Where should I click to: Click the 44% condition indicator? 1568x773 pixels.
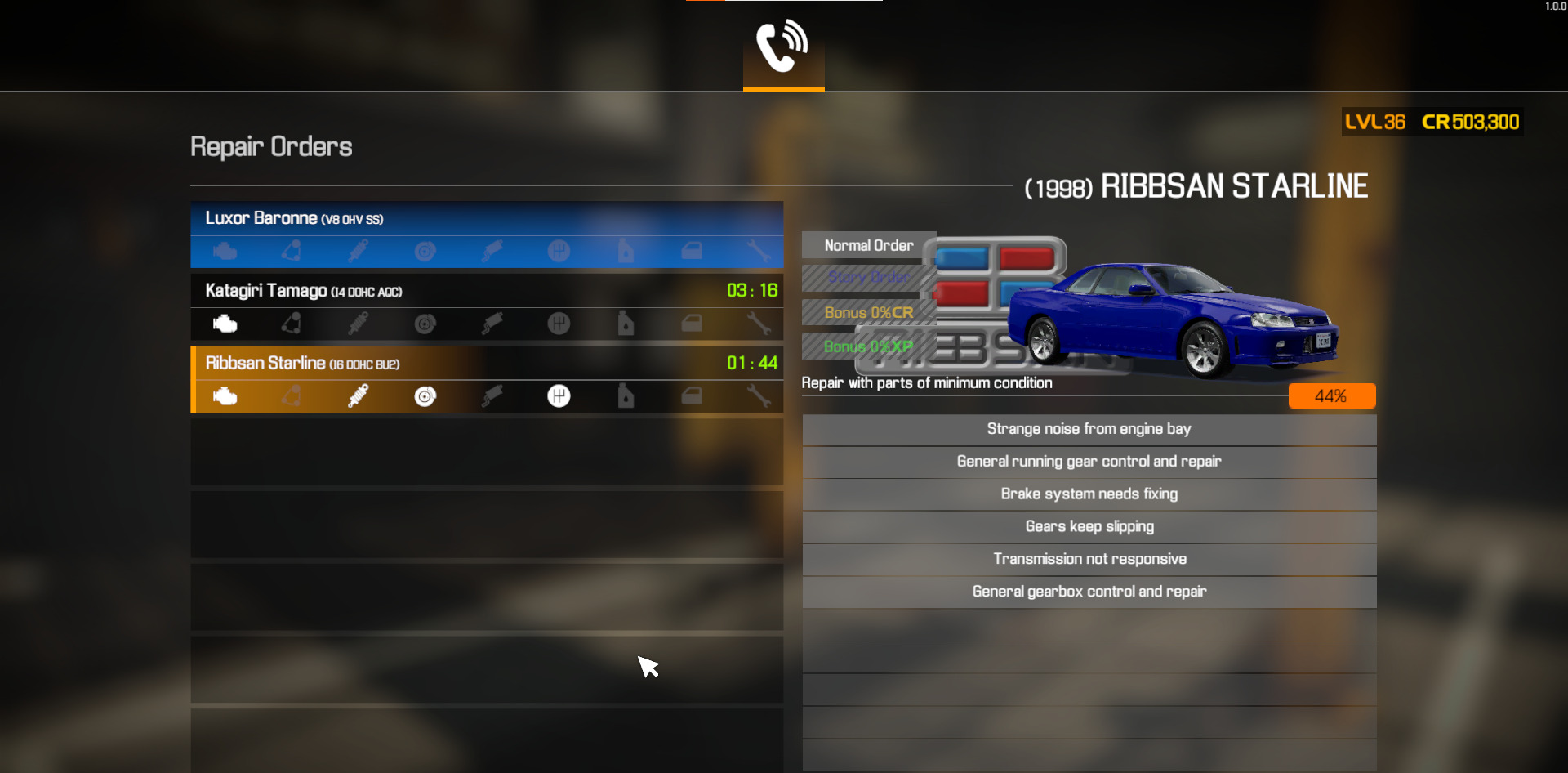[x=1331, y=395]
